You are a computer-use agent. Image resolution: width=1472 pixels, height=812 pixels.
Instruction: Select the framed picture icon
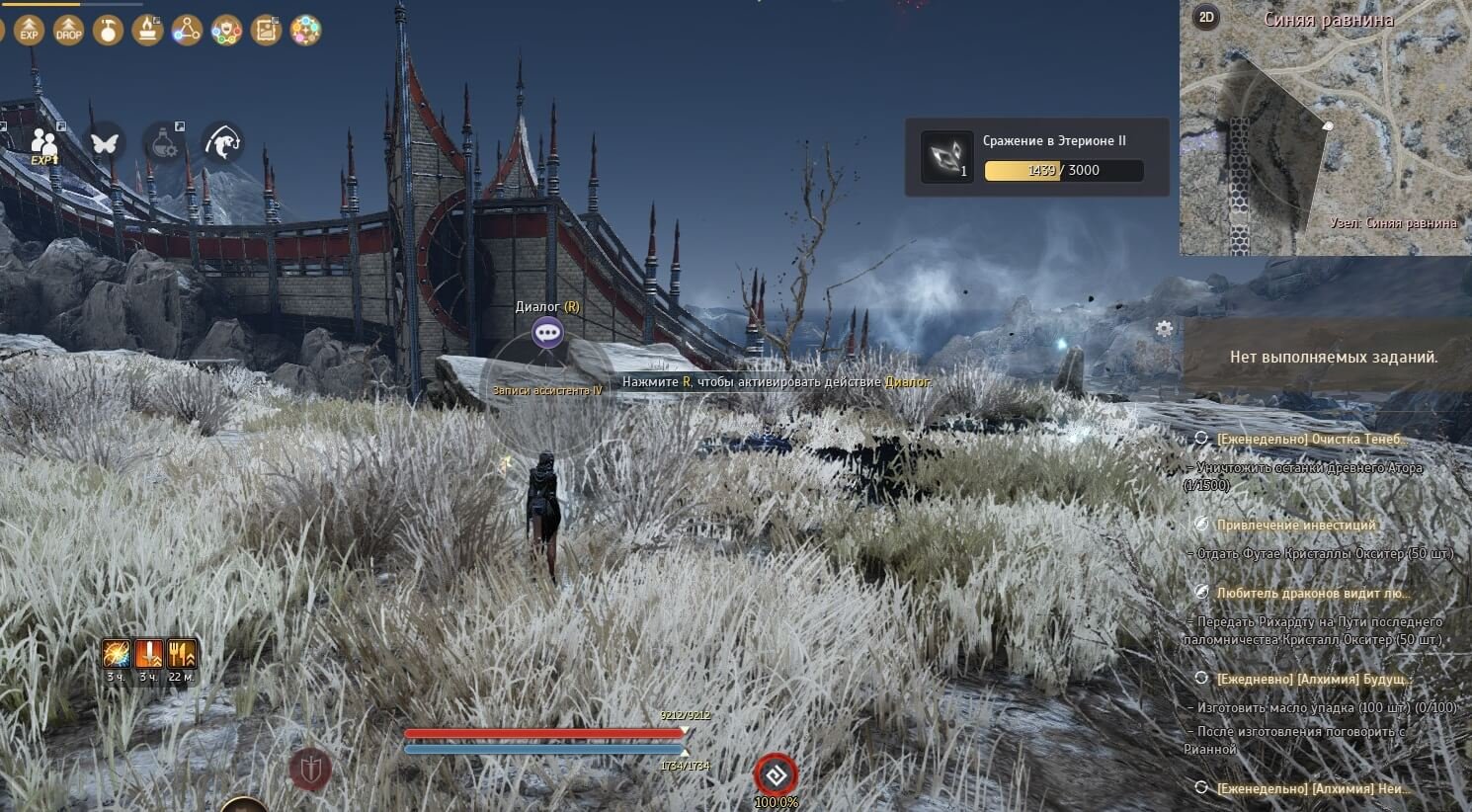click(266, 30)
